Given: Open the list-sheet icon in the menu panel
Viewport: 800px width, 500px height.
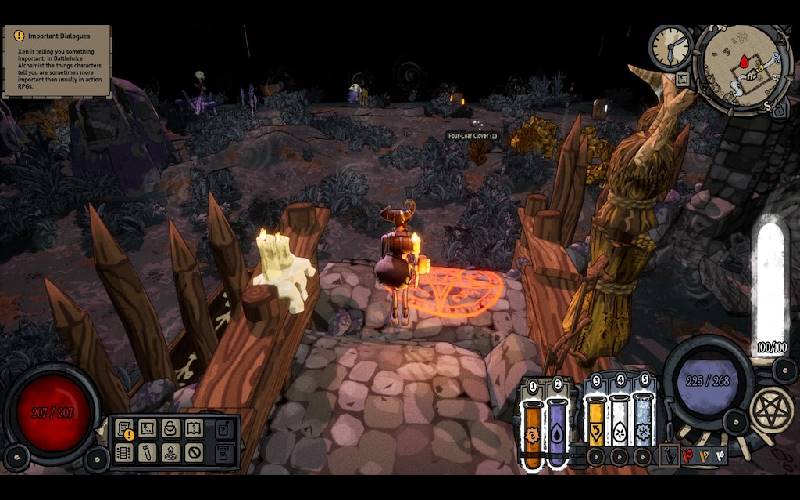Looking at the screenshot, I should pos(124,452).
